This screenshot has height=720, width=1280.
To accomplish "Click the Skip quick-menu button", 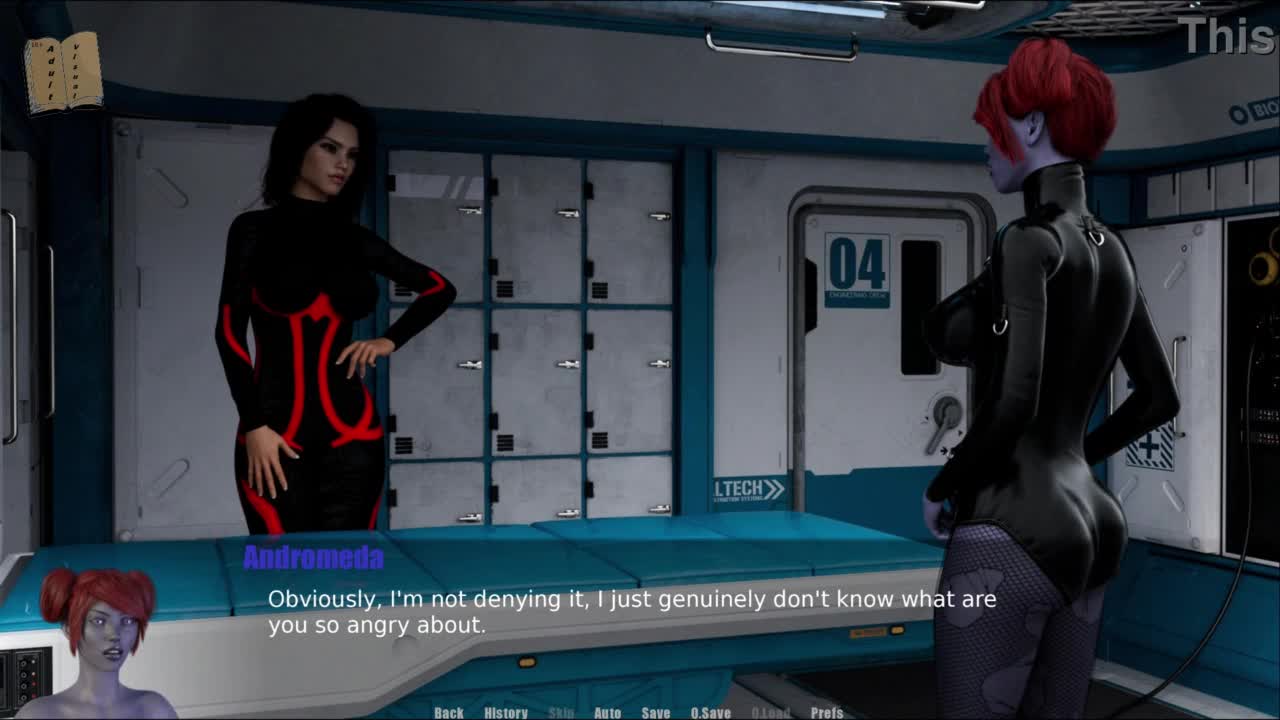I will point(561,712).
